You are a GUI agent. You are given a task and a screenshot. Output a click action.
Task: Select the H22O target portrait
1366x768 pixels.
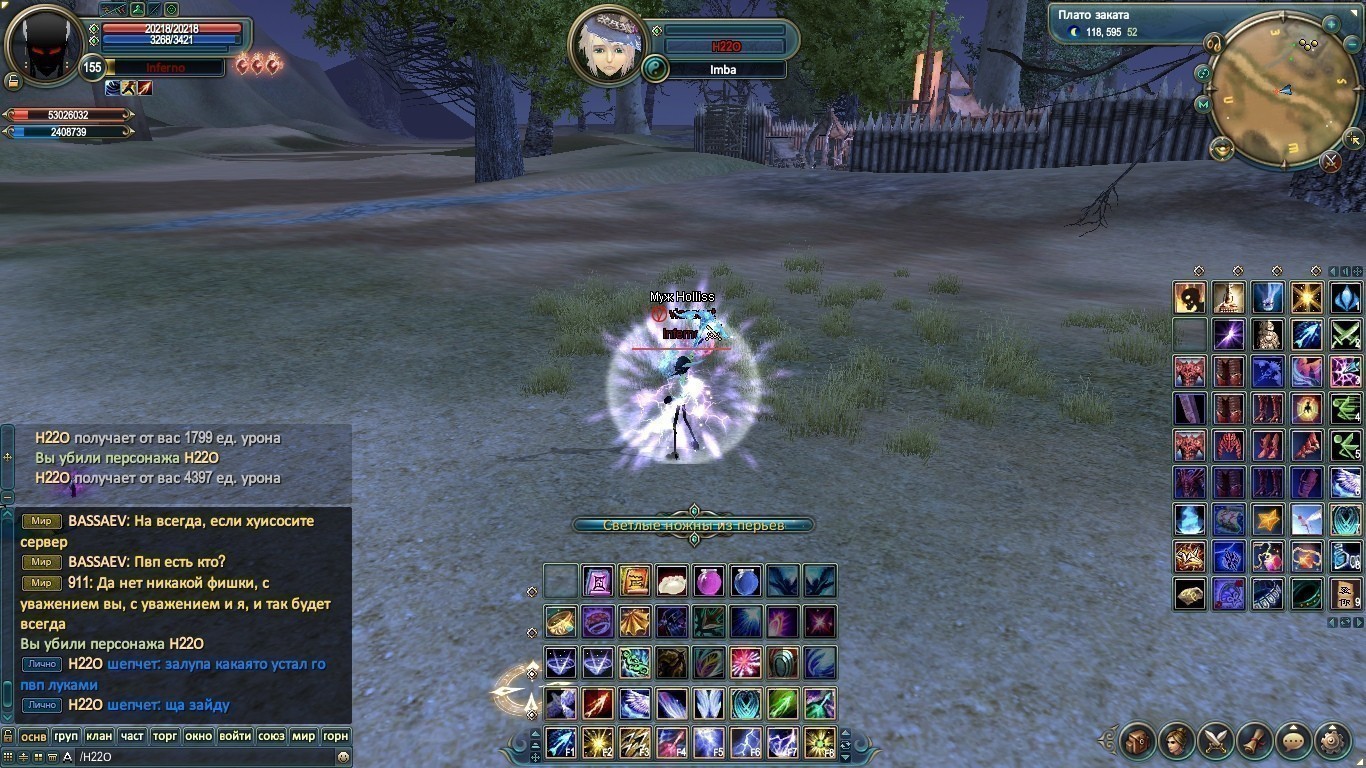coord(605,48)
